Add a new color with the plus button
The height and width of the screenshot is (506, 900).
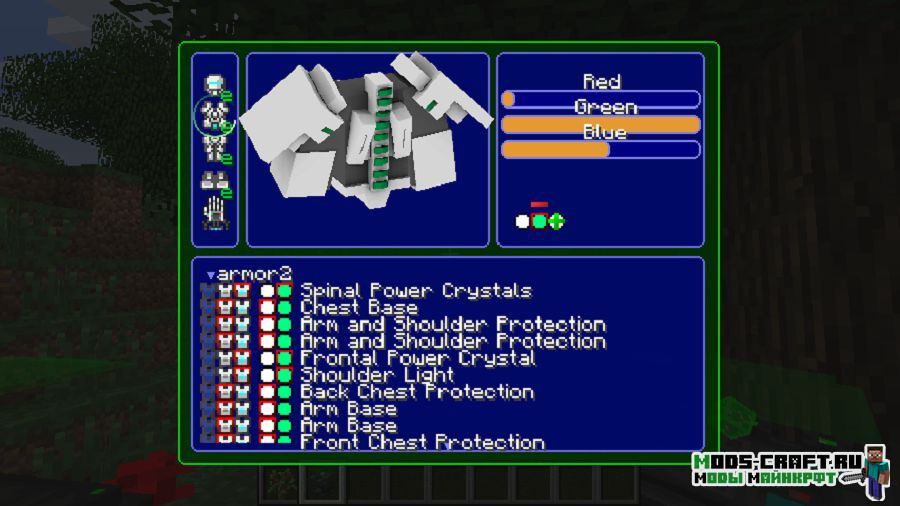click(x=556, y=221)
